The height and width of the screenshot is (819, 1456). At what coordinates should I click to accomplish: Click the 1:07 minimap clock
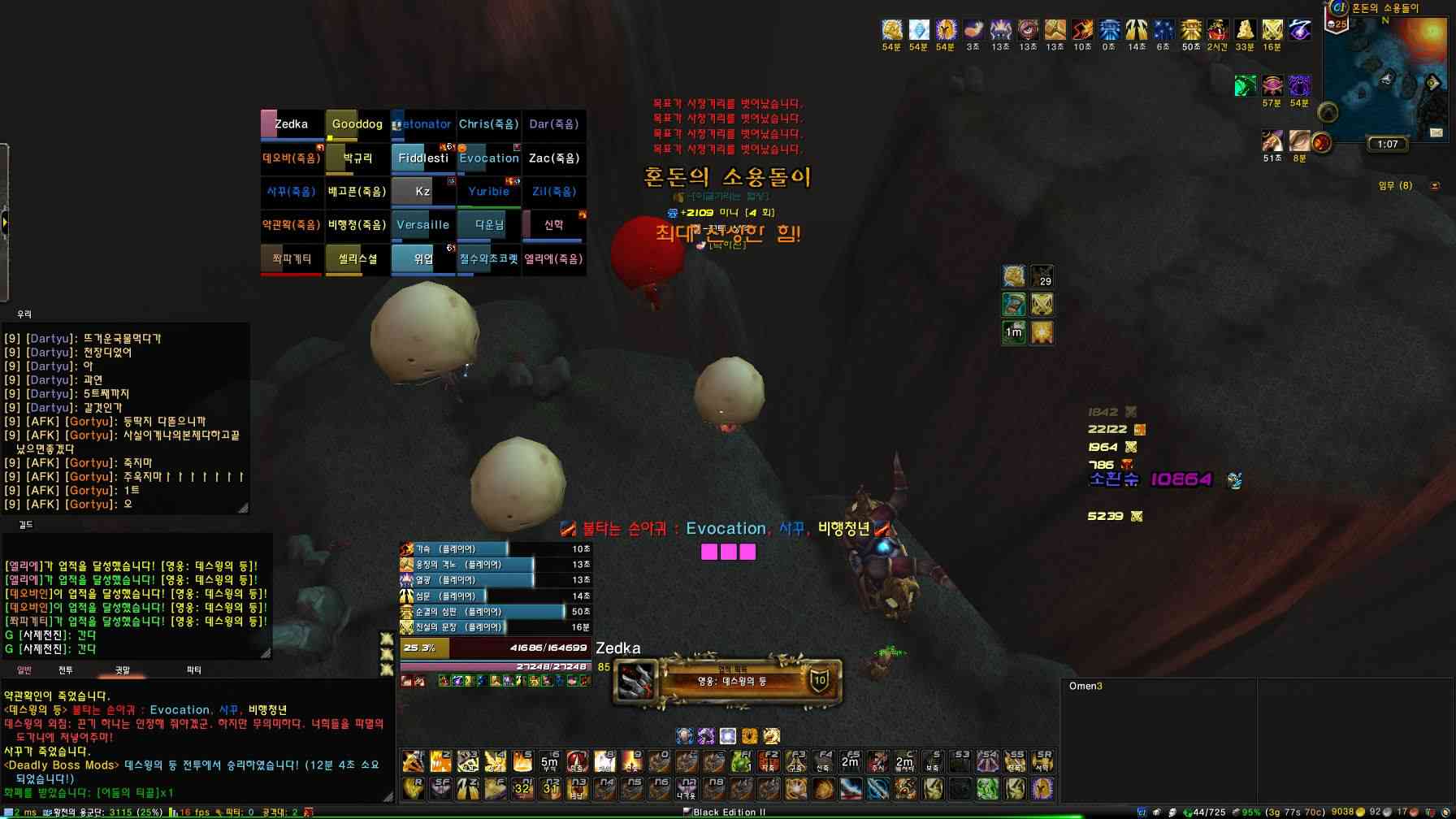[x=1388, y=145]
